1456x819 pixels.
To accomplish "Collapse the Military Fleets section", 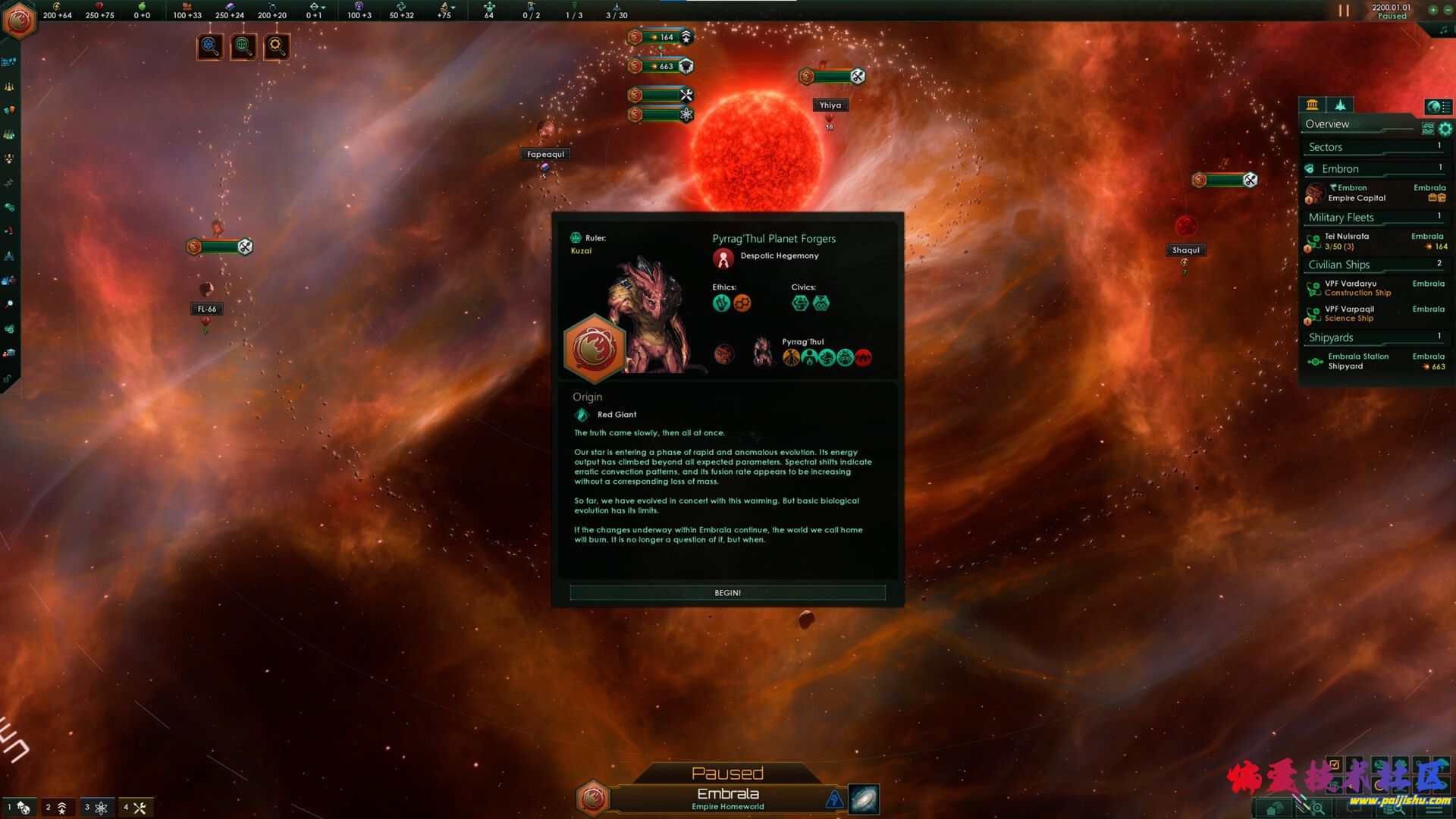I will [x=1373, y=218].
